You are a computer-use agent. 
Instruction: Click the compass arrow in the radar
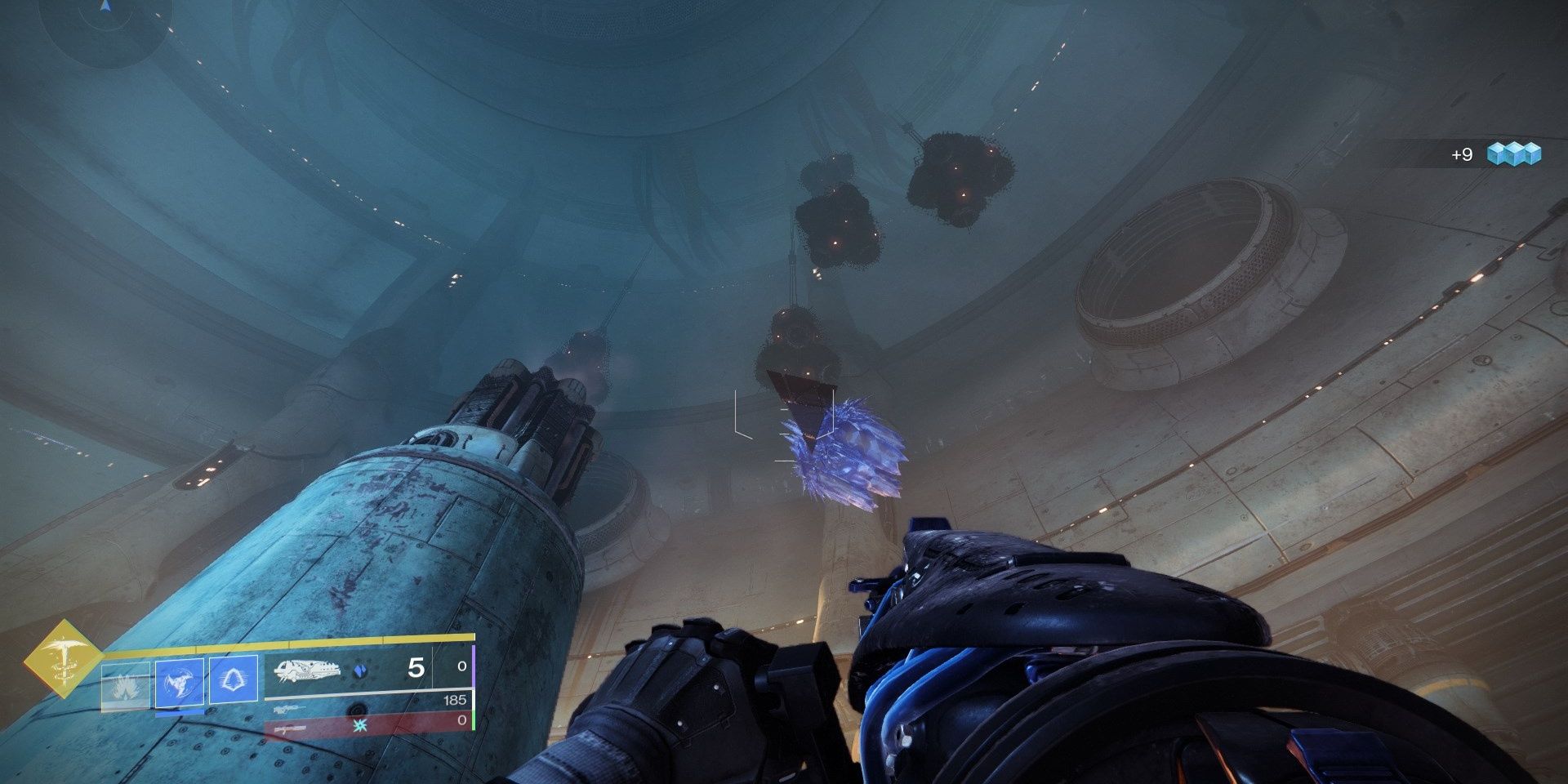coord(104,8)
